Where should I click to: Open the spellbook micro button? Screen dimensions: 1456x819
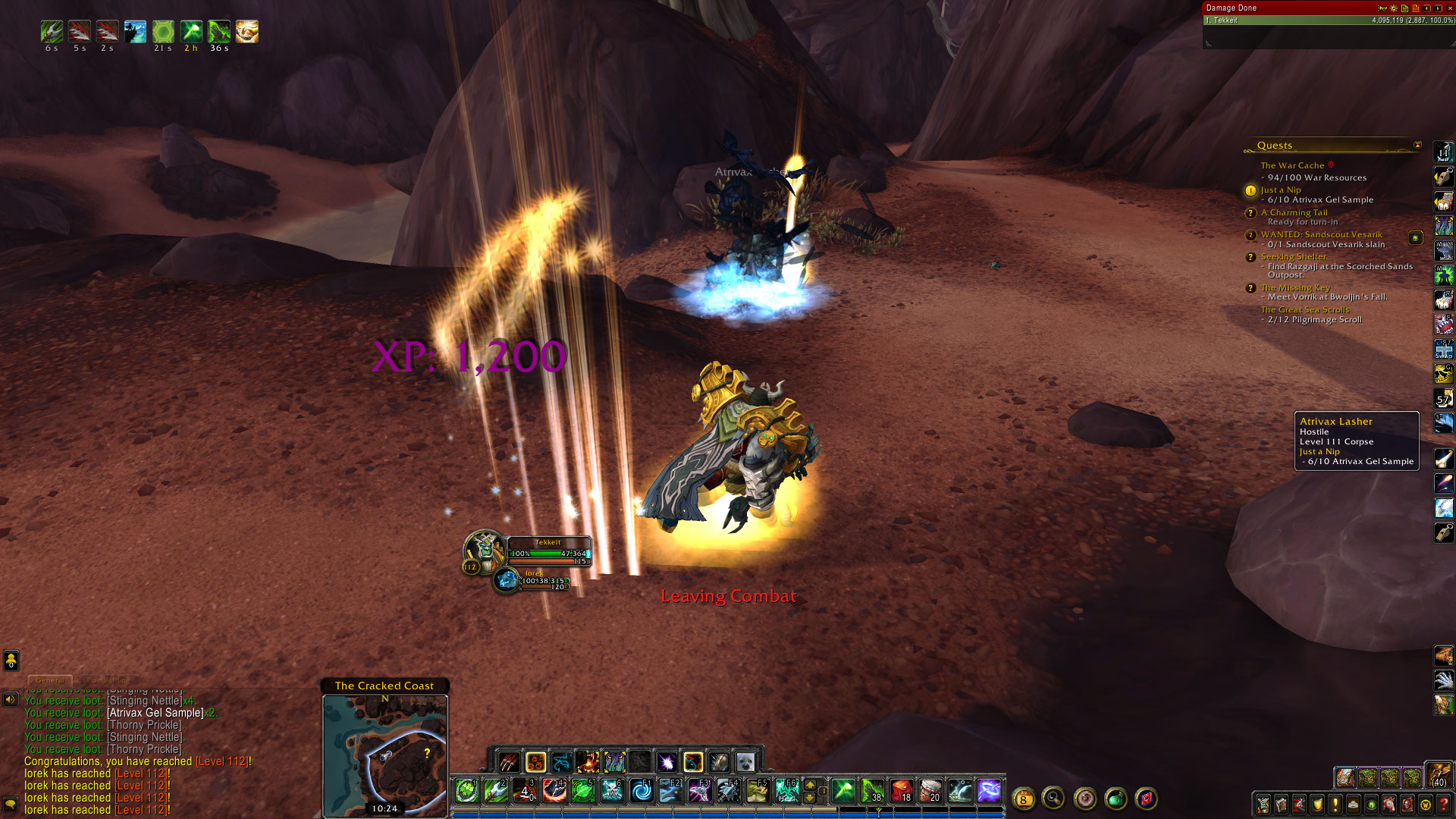tap(1282, 805)
